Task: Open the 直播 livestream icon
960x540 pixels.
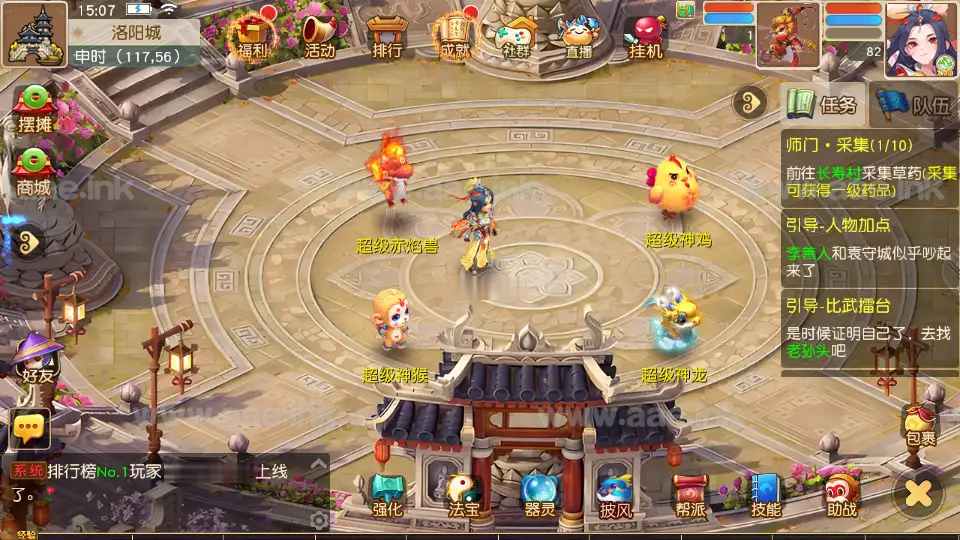Action: click(579, 36)
